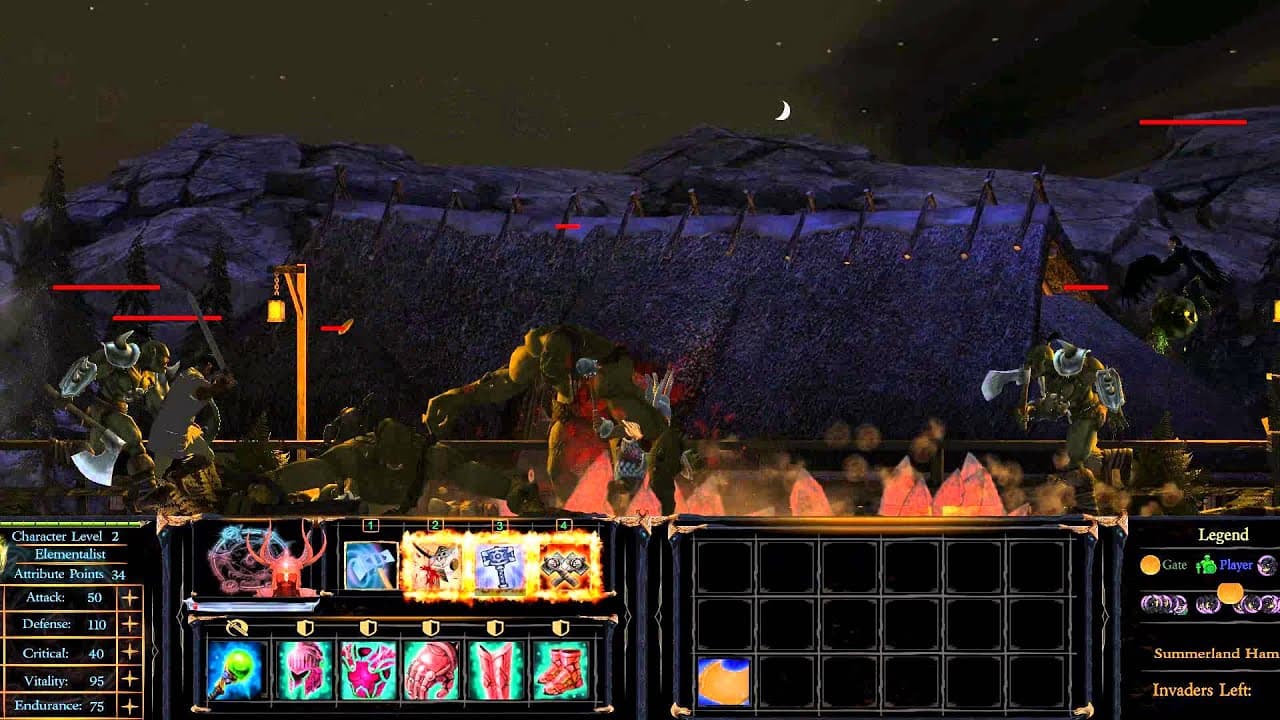Image resolution: width=1280 pixels, height=720 pixels.
Task: Increase the Defense attribute
Action: [129, 625]
